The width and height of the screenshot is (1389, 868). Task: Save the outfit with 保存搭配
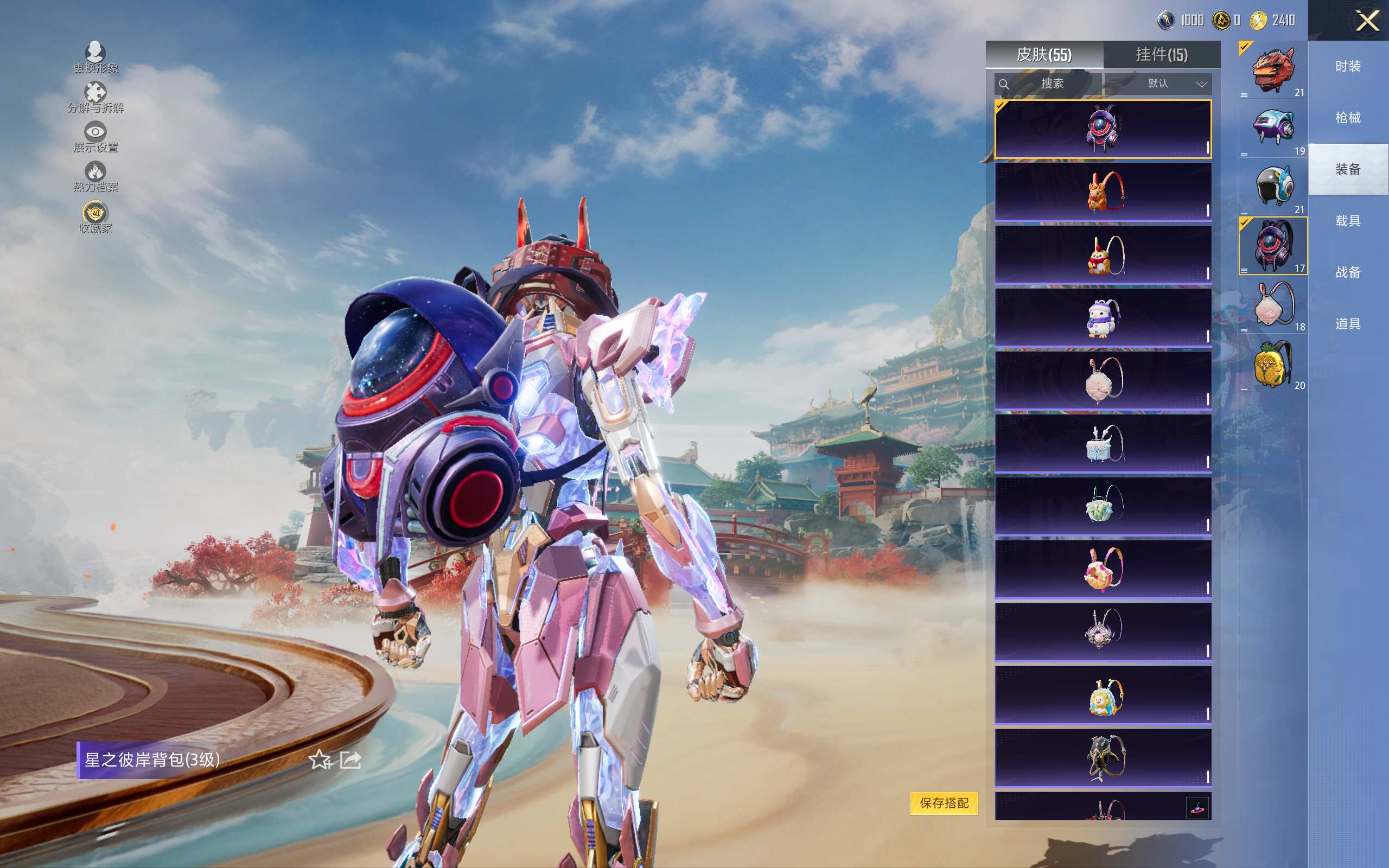944,802
